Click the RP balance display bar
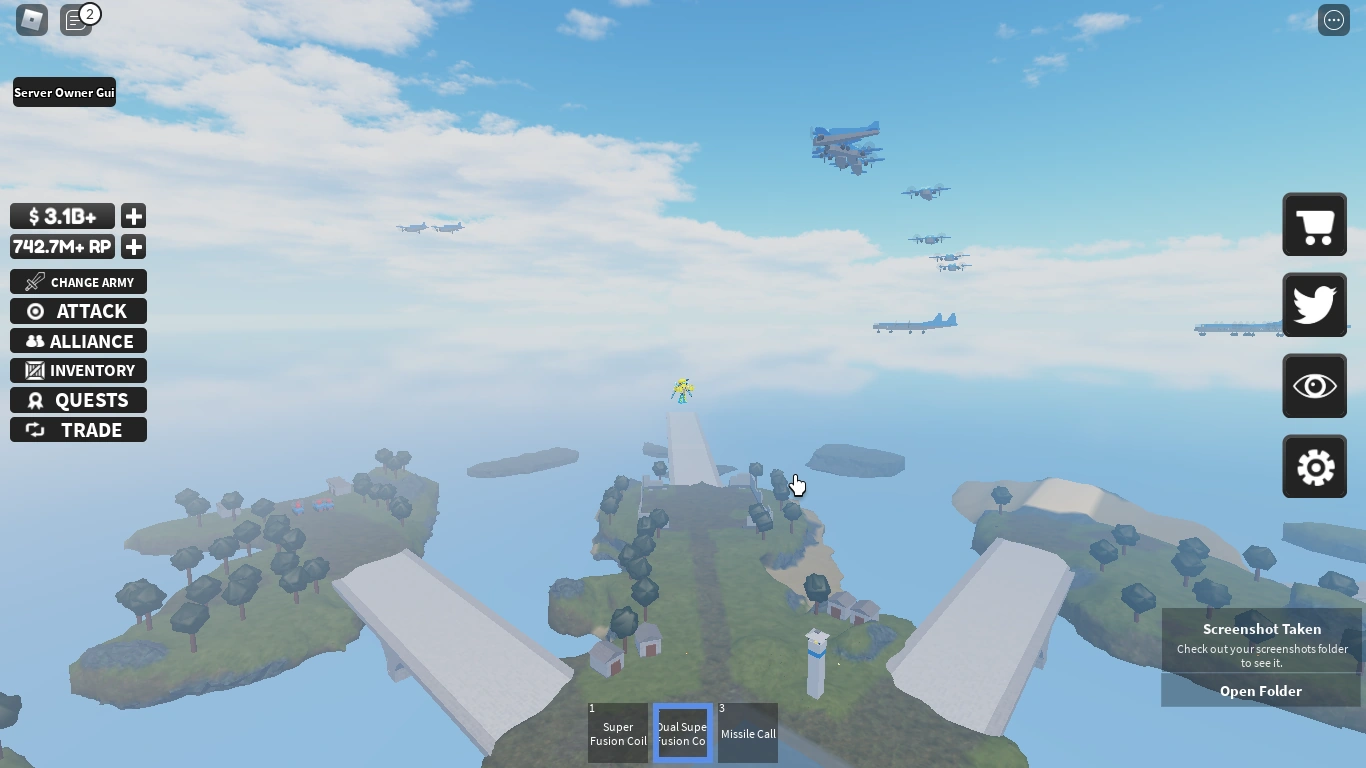Screen dimensions: 1366x768 click(62, 247)
